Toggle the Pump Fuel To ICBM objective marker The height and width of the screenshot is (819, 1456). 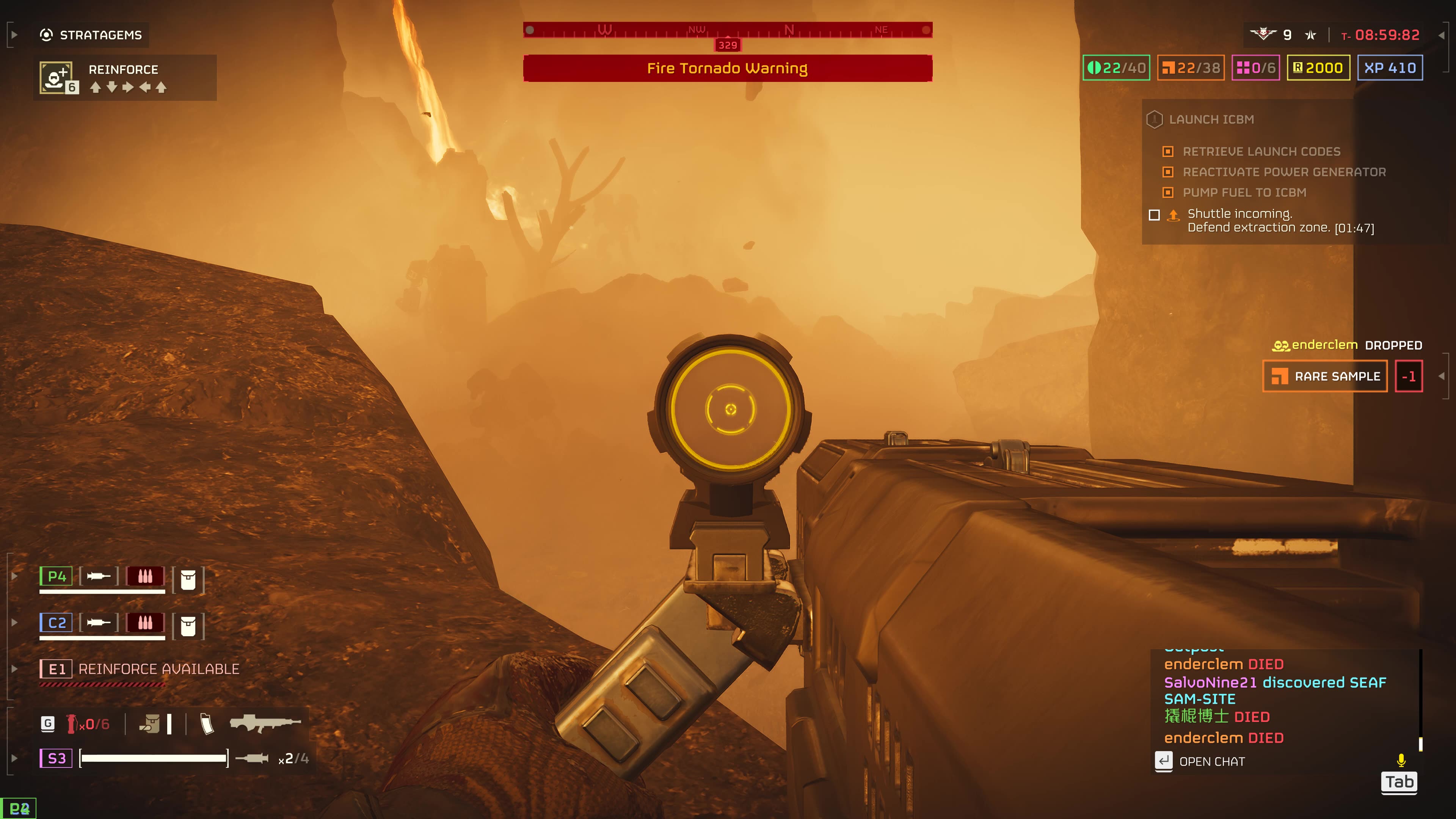(x=1168, y=193)
